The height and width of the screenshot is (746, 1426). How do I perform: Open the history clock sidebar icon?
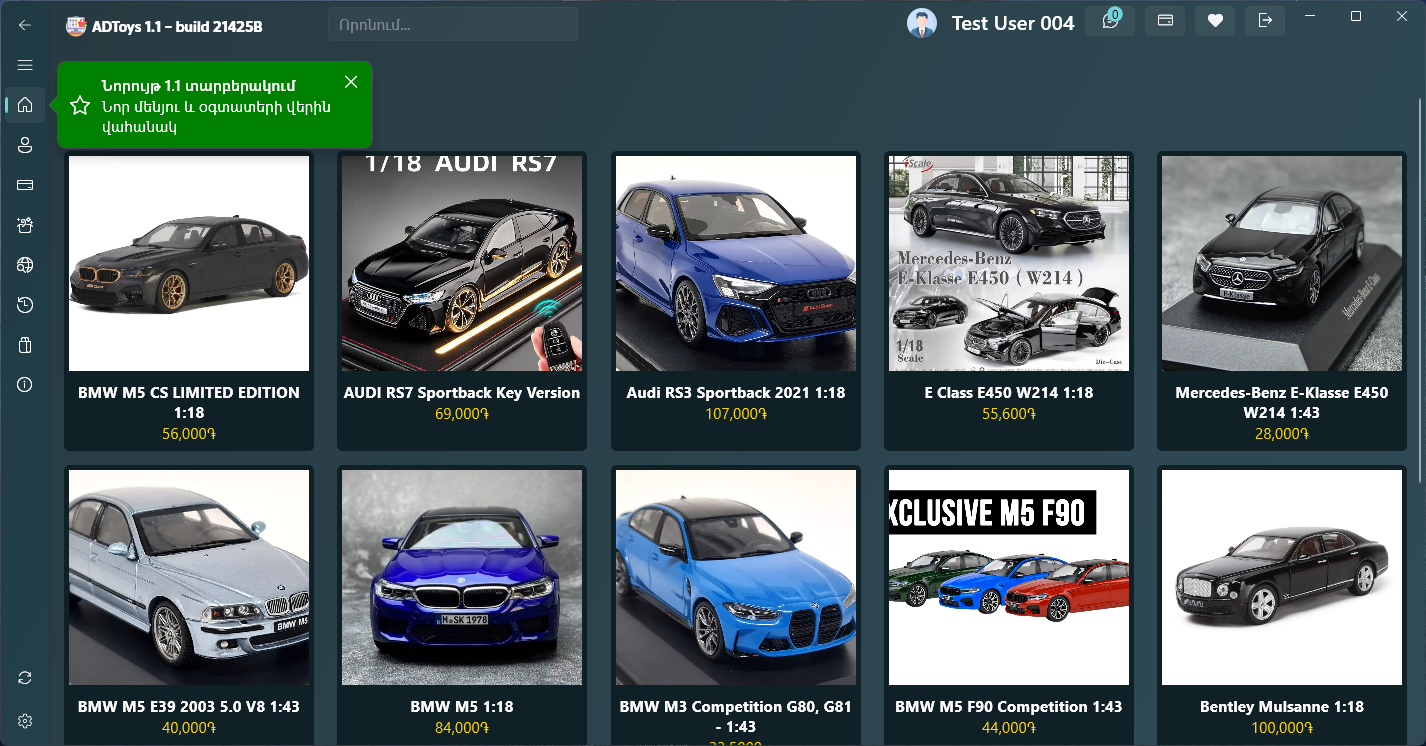(25, 305)
